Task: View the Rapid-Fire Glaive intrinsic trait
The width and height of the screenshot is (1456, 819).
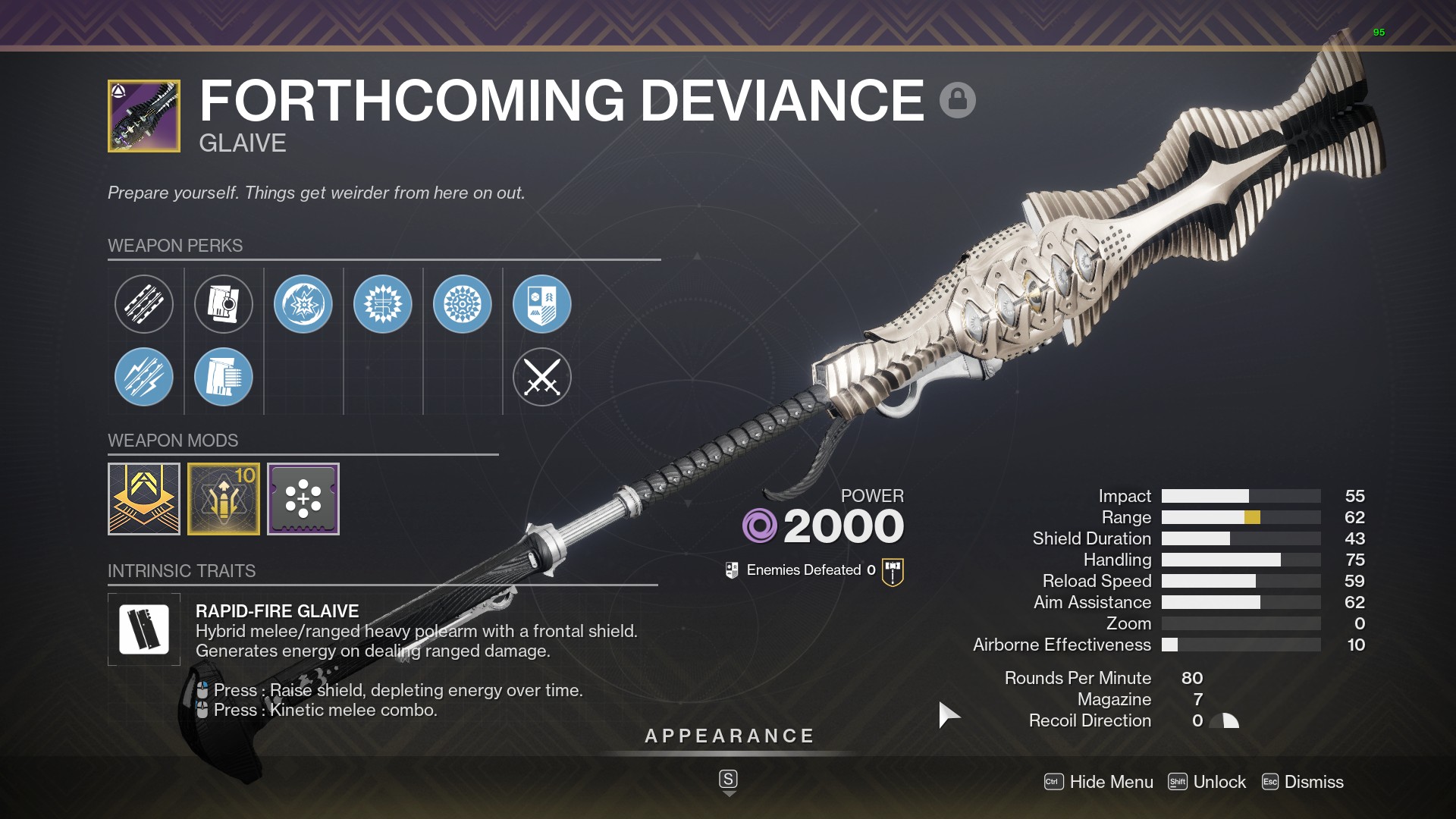Action: (144, 629)
